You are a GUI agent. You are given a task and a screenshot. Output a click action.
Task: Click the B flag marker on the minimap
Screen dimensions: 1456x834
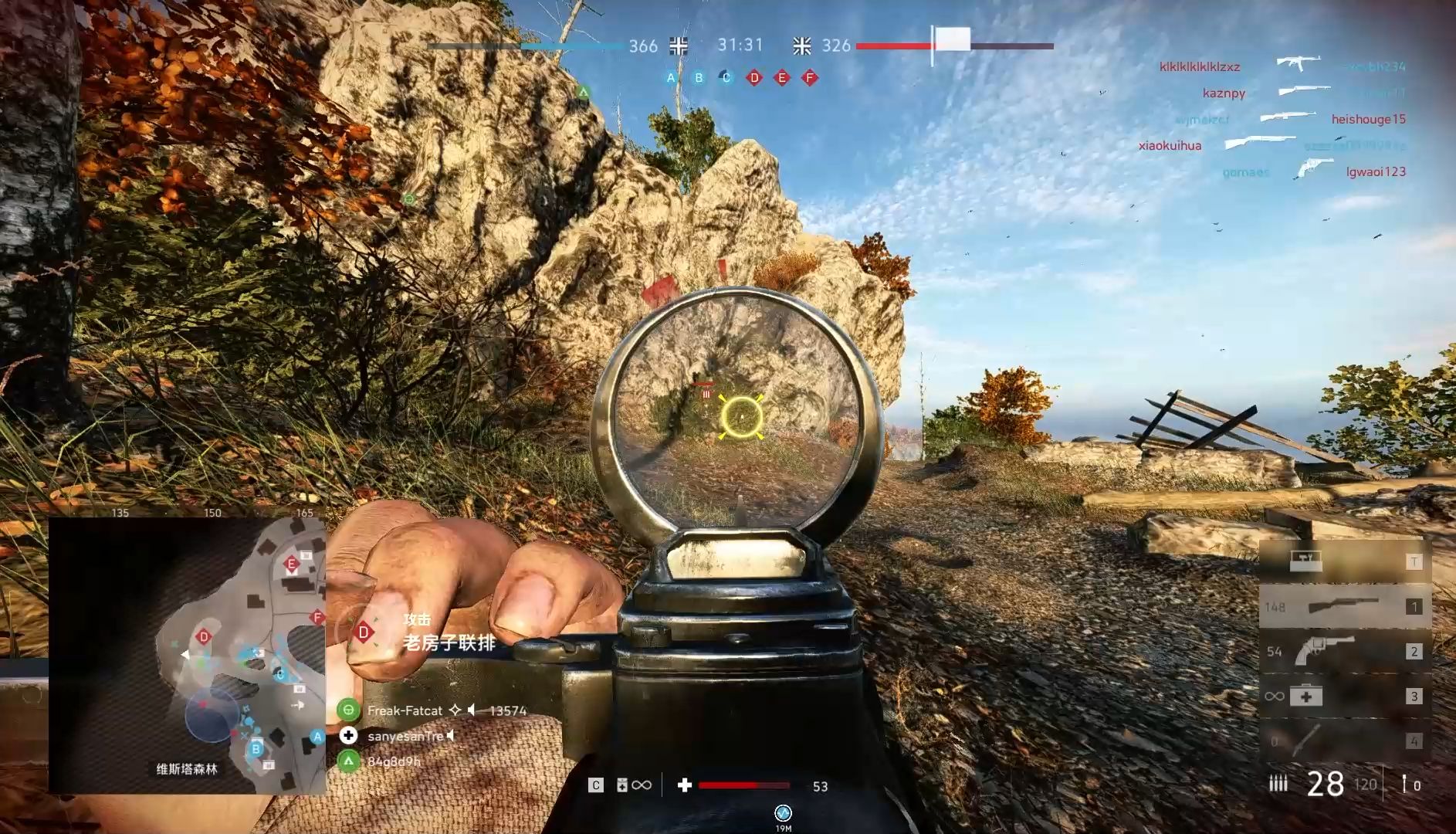(256, 748)
